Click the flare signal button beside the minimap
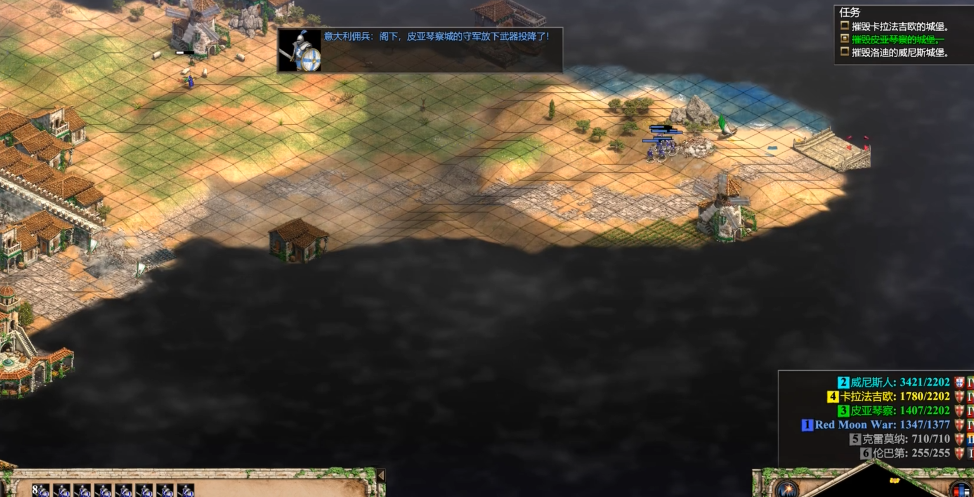Image resolution: width=974 pixels, height=497 pixels. point(786,488)
